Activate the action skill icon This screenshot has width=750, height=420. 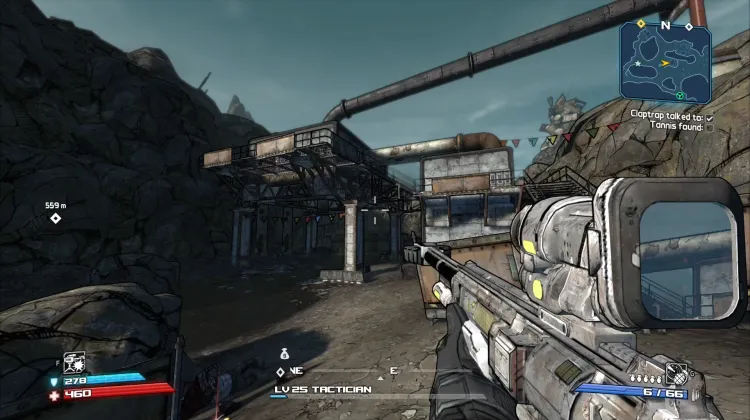pyautogui.click(x=73, y=362)
